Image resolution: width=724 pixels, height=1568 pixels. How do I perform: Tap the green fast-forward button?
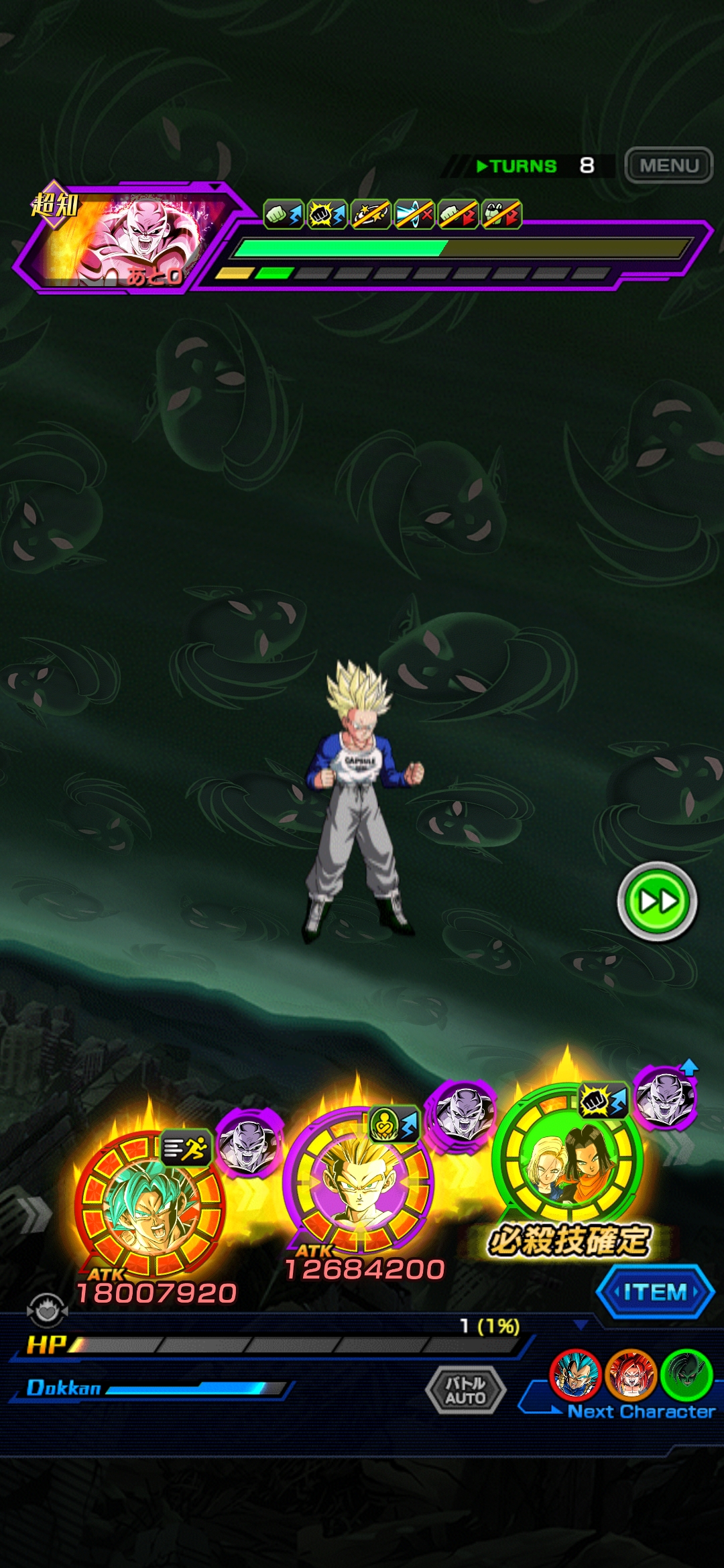(x=657, y=901)
